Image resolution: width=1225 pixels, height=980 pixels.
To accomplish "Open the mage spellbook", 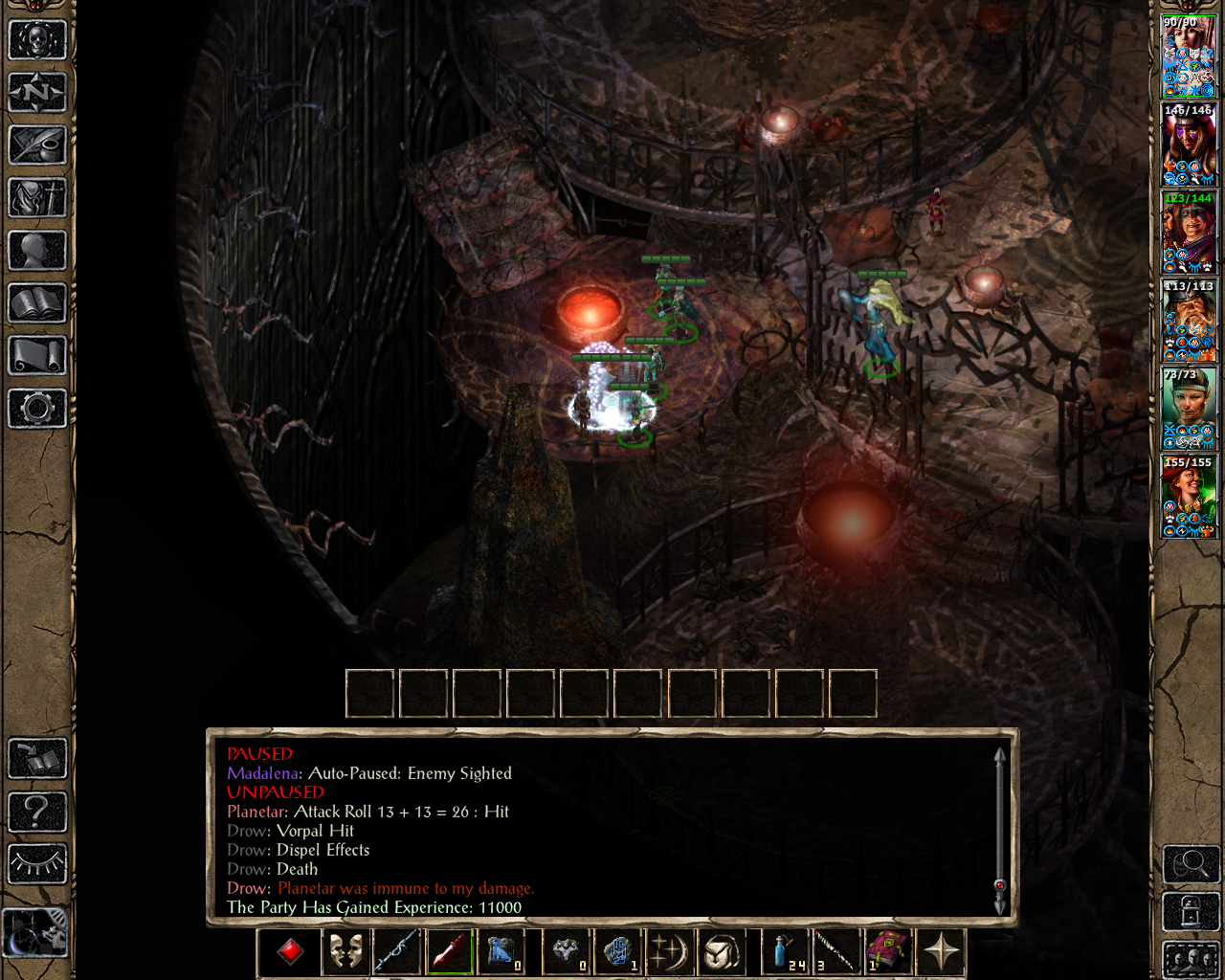I will point(37,303).
